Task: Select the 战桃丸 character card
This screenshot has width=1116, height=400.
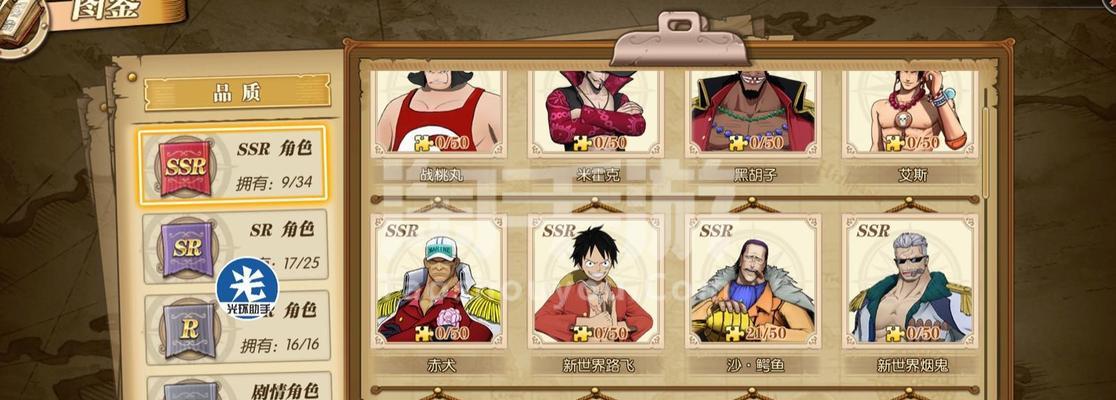Action: coord(440,113)
